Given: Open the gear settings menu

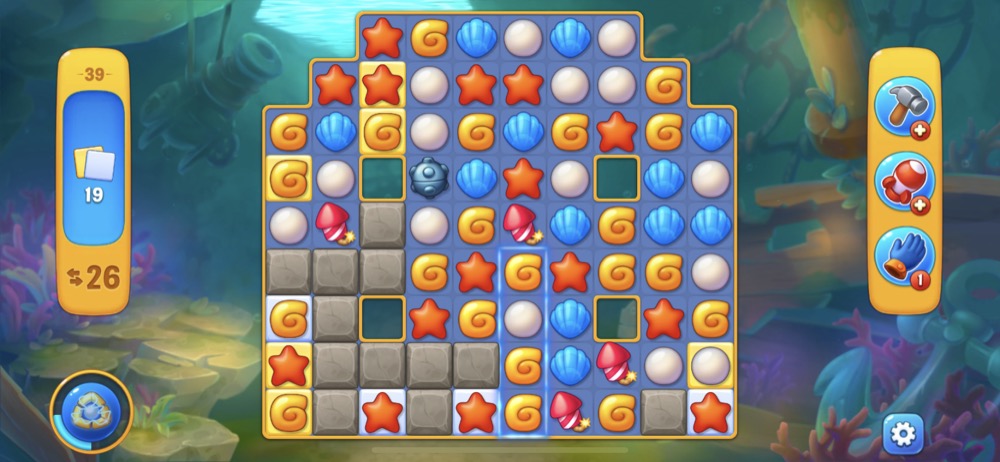Looking at the screenshot, I should pyautogui.click(x=903, y=433).
